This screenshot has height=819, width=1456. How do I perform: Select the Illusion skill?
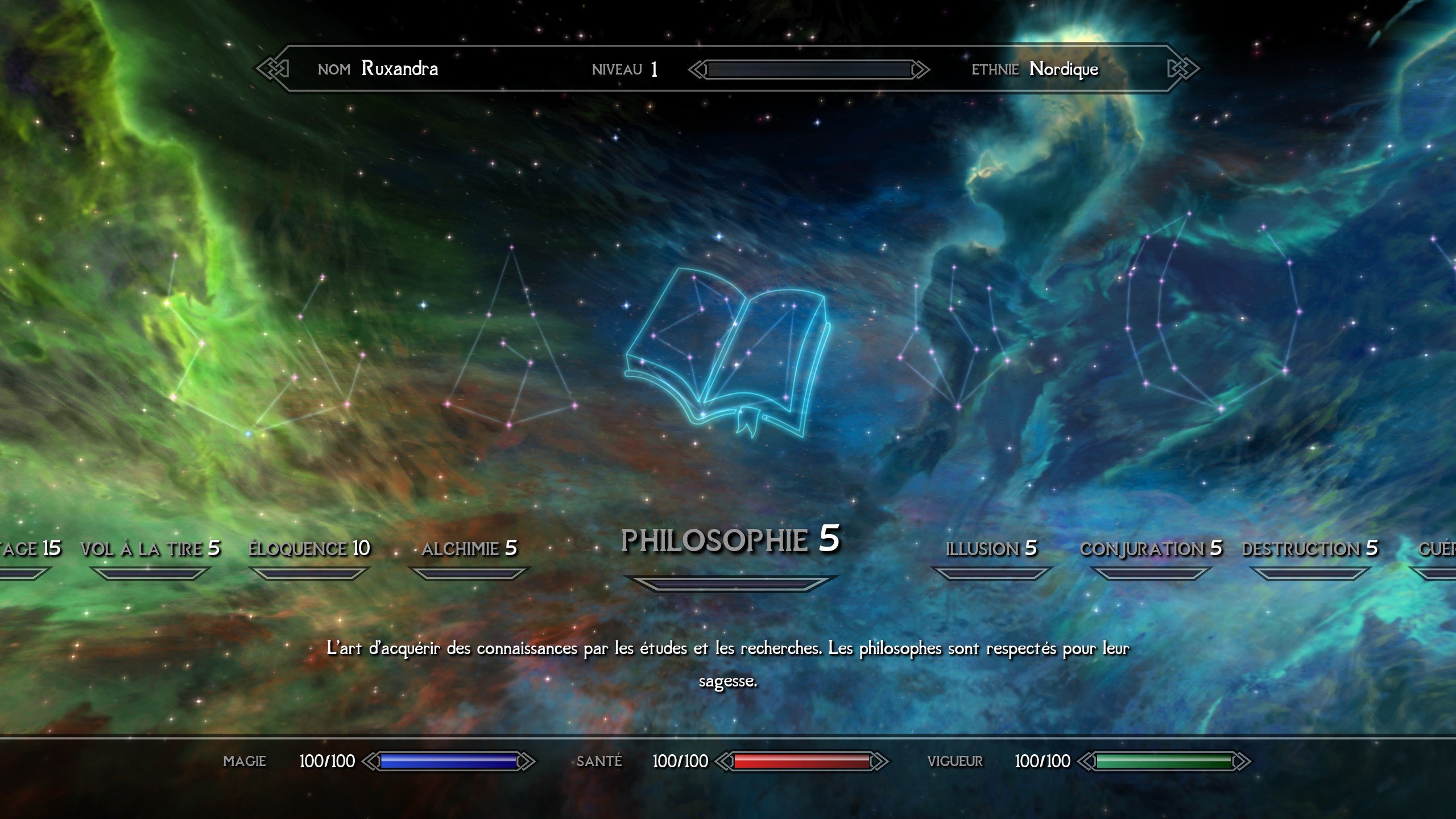(x=991, y=549)
